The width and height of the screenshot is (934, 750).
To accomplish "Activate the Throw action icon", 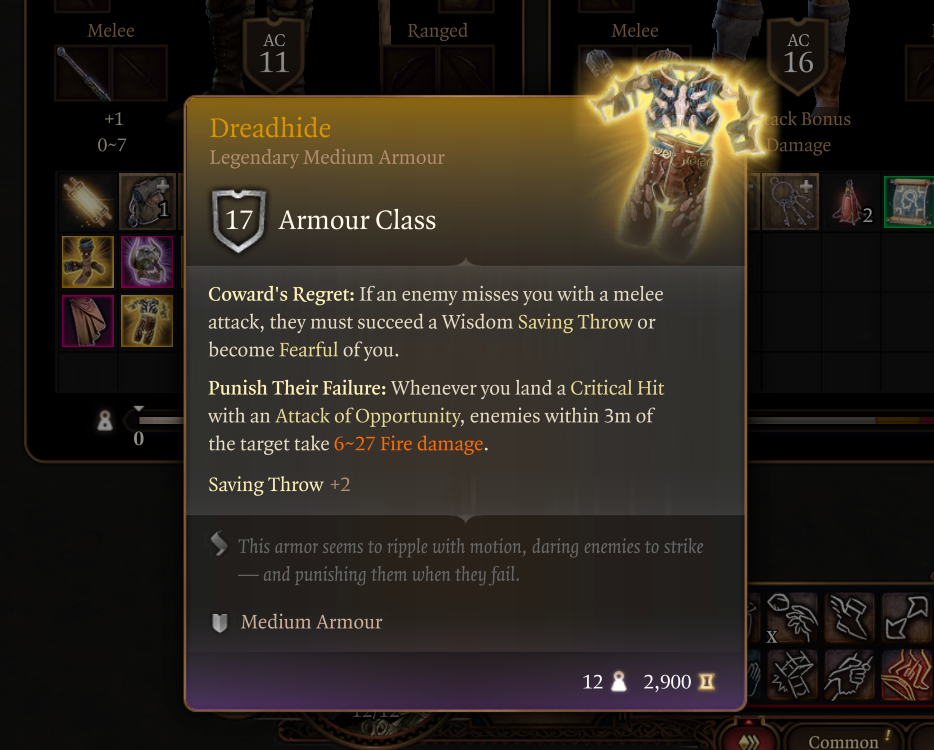I will tap(793, 617).
